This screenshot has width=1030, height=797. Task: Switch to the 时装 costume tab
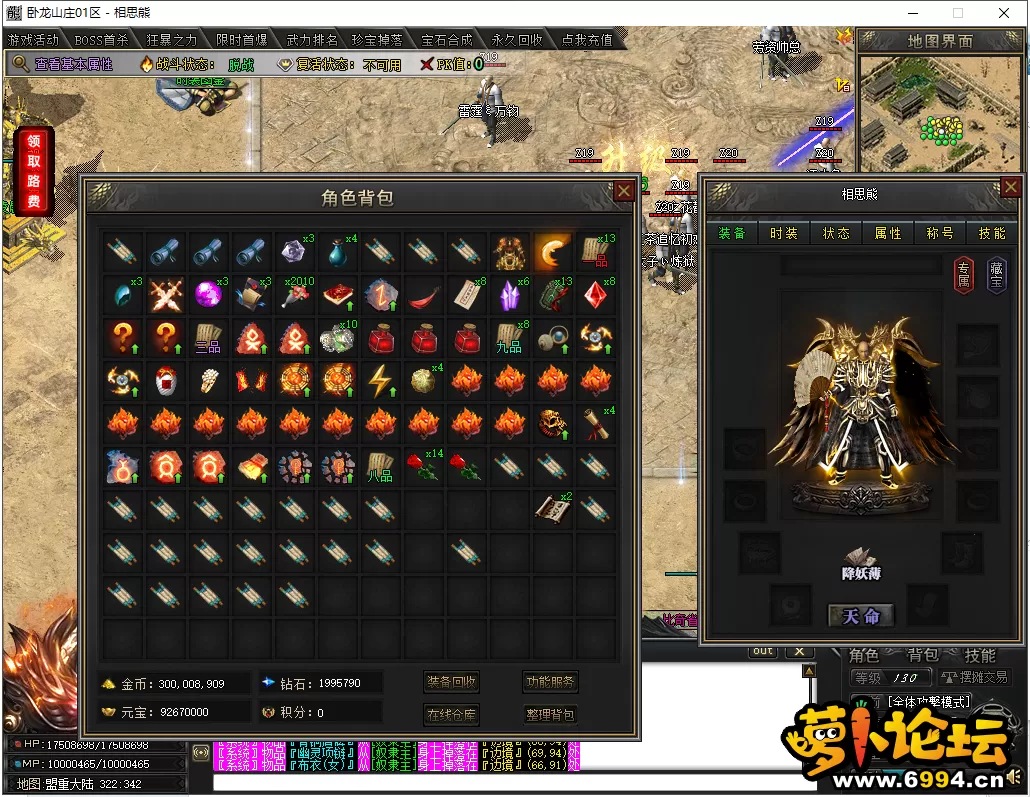coord(784,233)
